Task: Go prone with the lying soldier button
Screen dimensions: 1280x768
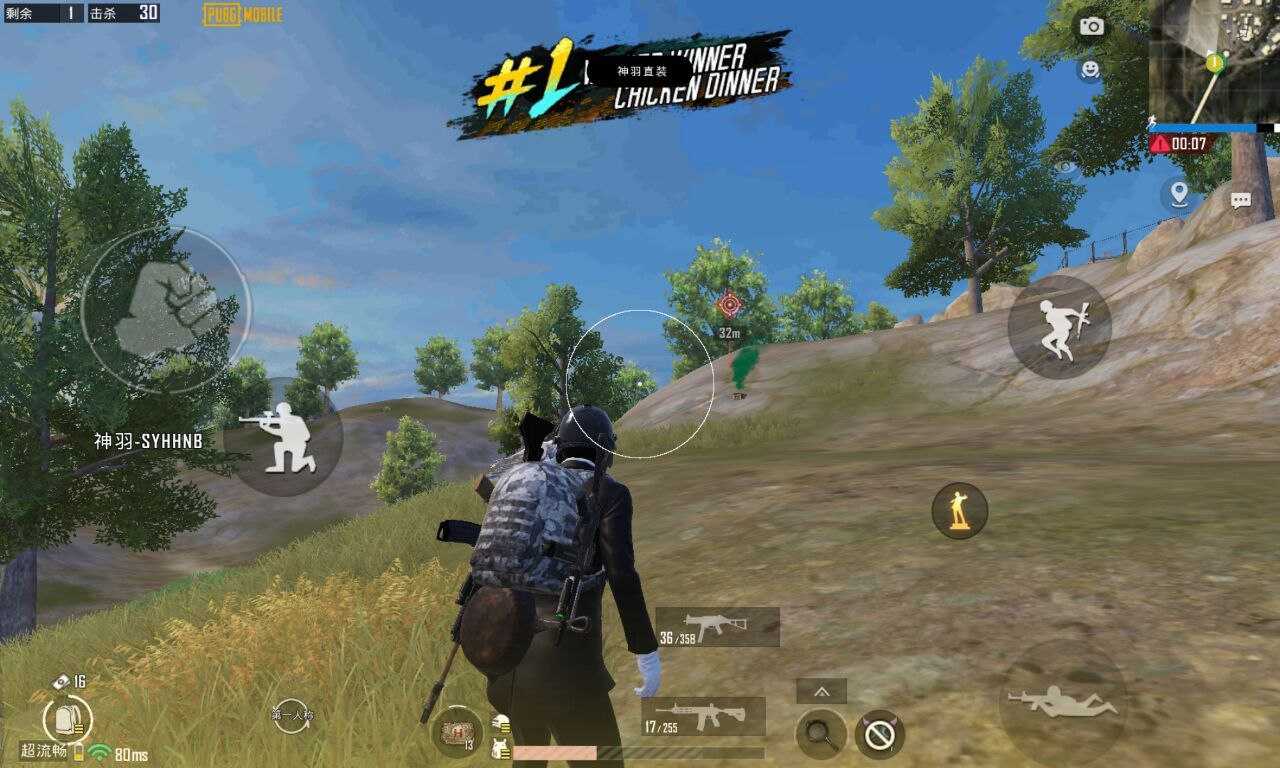Action: coord(1063,701)
